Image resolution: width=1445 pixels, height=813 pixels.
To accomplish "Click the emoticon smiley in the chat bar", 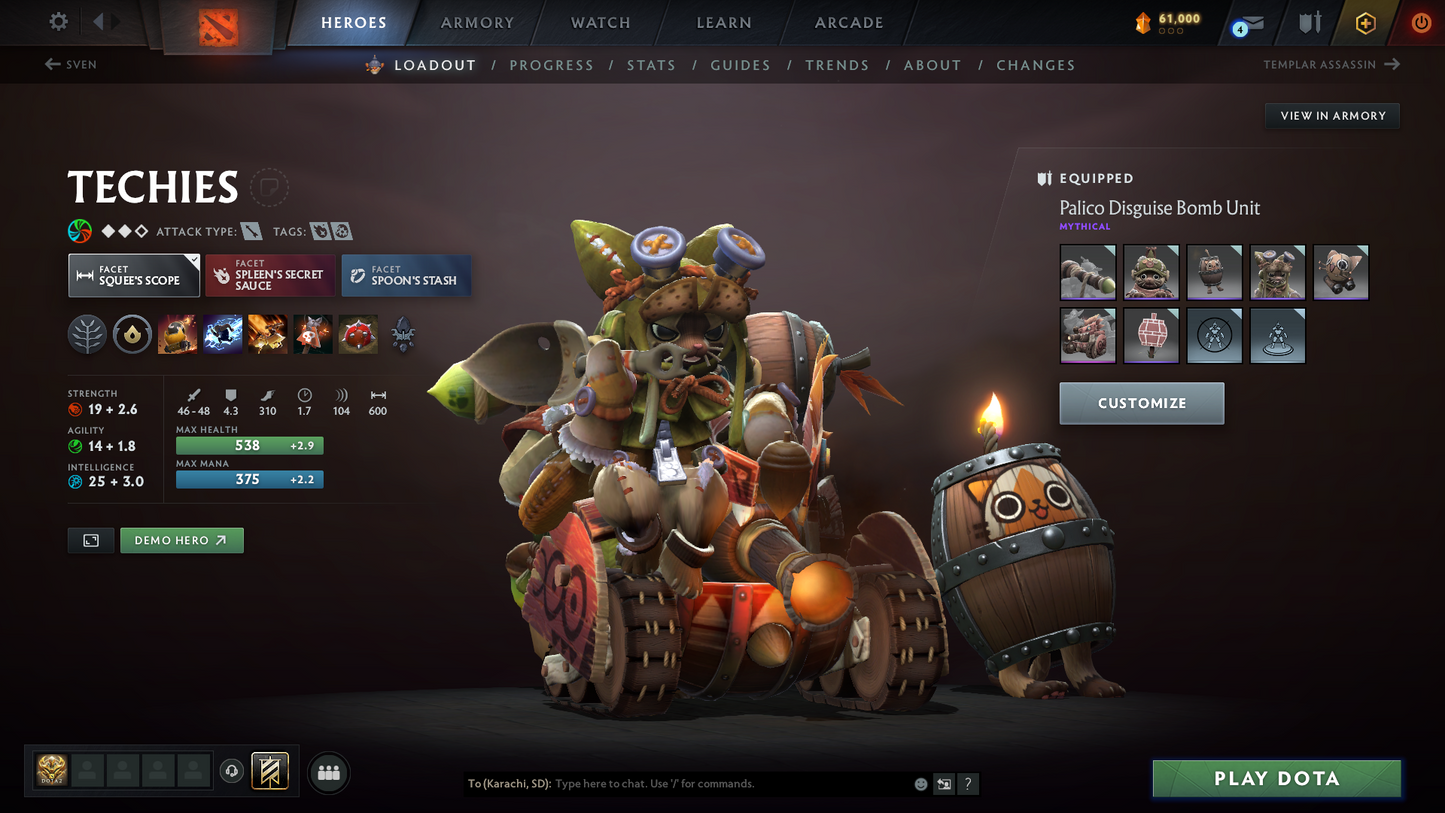I will coord(920,784).
